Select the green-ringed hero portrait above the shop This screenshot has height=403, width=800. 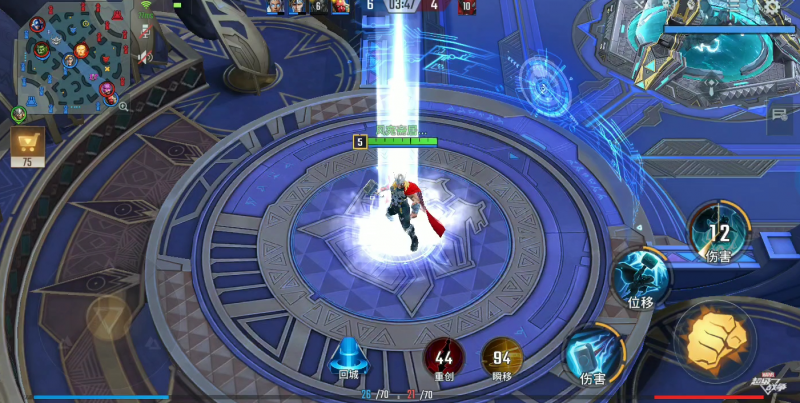[x=19, y=114]
